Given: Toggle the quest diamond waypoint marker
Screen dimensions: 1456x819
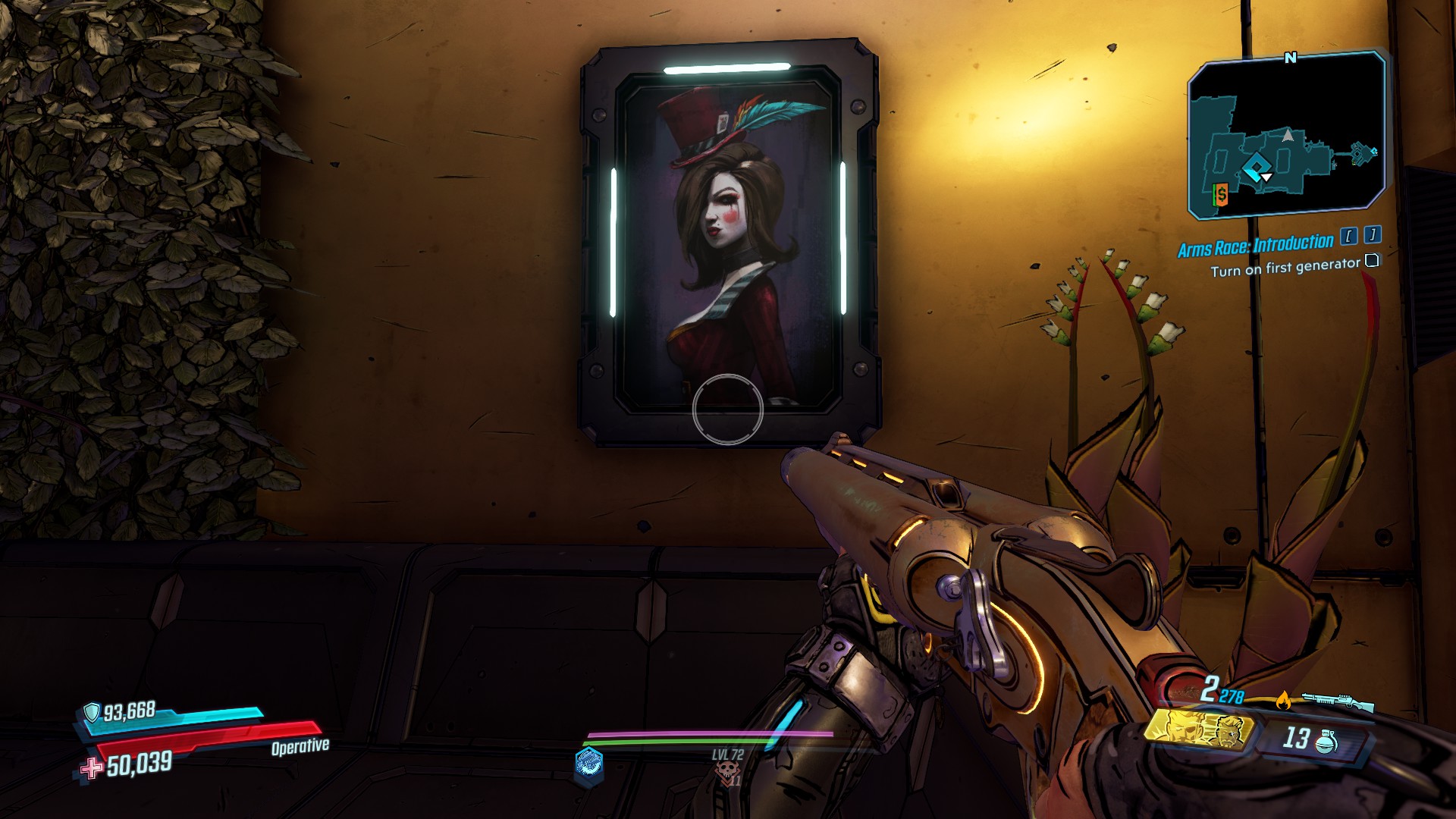Looking at the screenshot, I should pyautogui.click(x=1257, y=165).
